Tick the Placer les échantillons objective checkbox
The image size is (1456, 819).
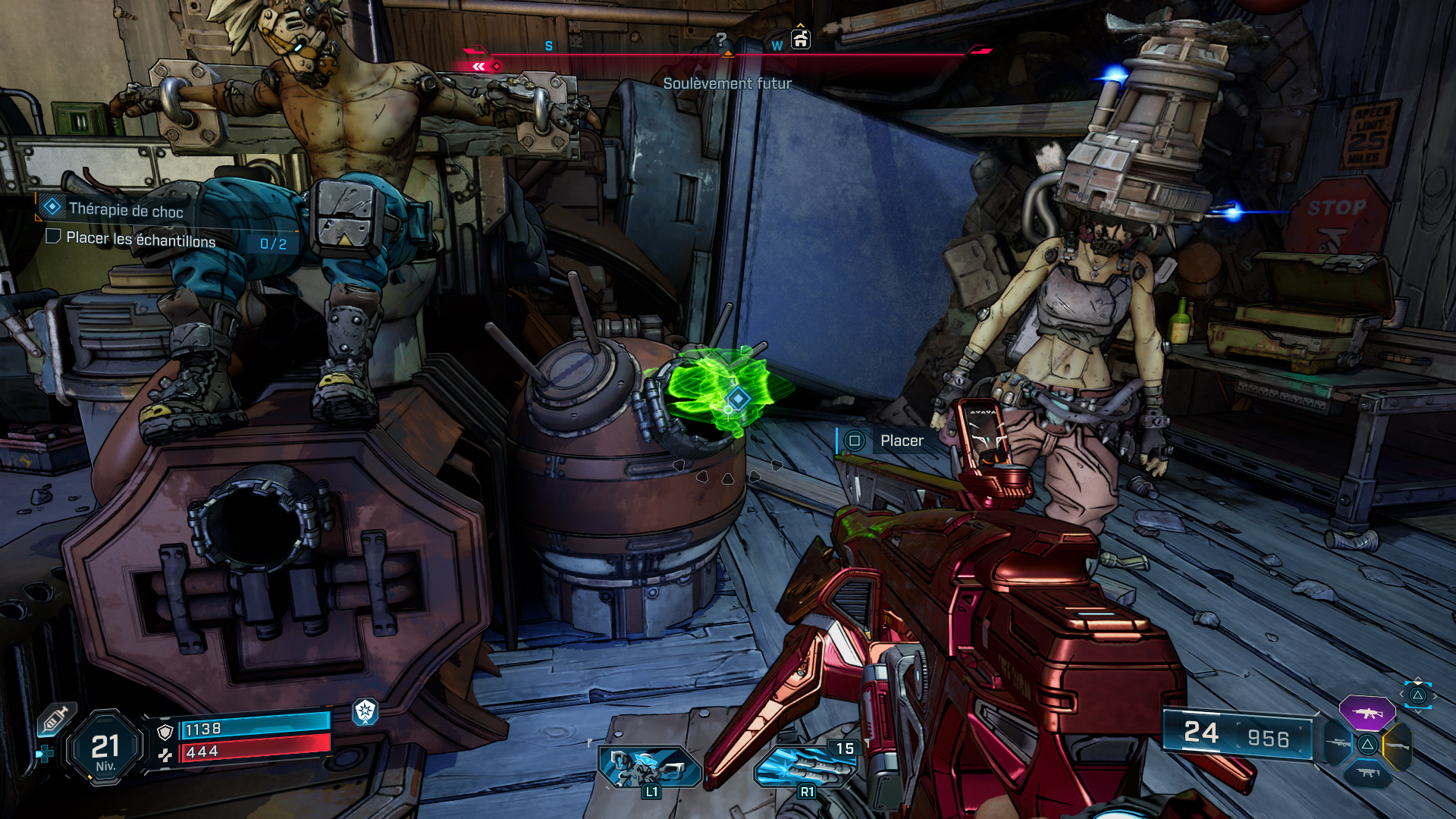[53, 237]
